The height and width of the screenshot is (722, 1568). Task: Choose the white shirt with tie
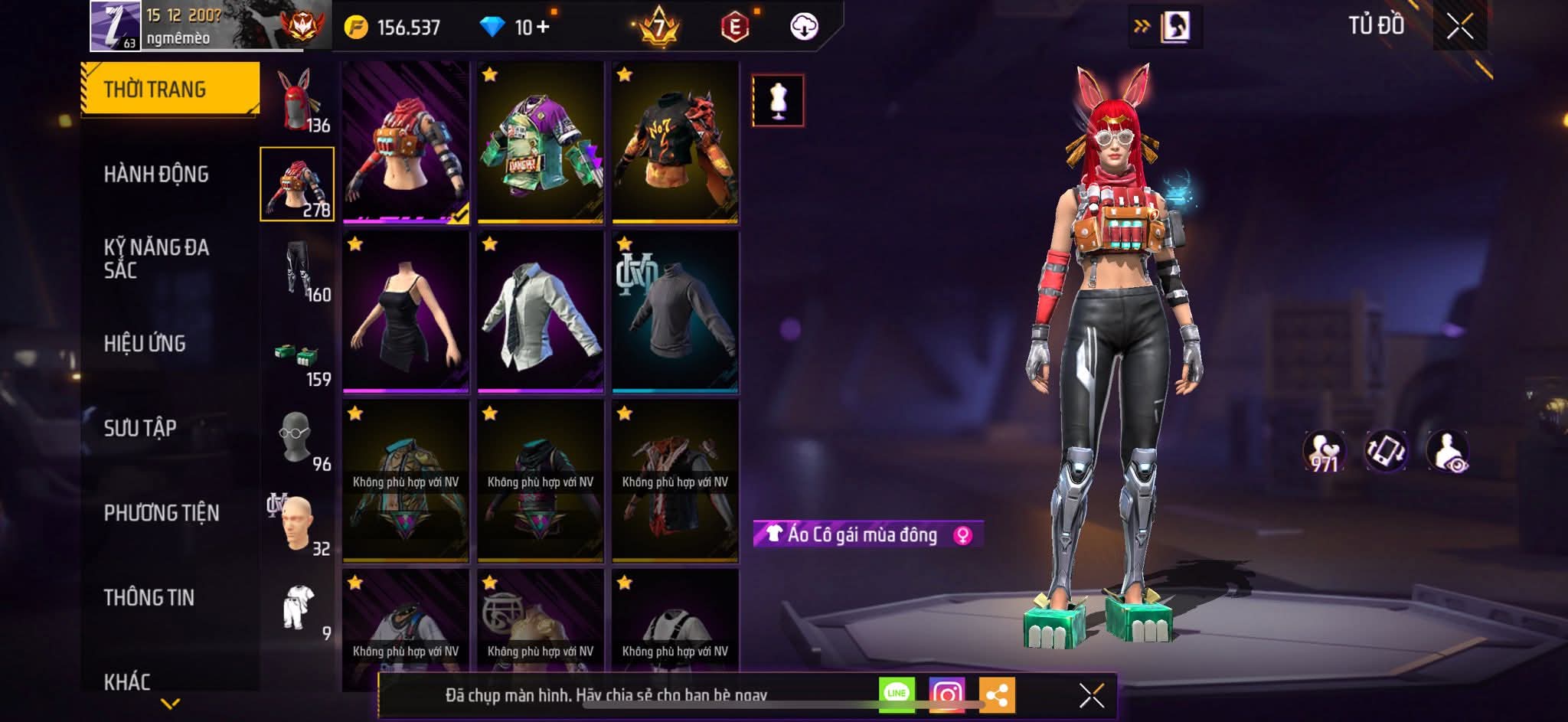(x=541, y=313)
